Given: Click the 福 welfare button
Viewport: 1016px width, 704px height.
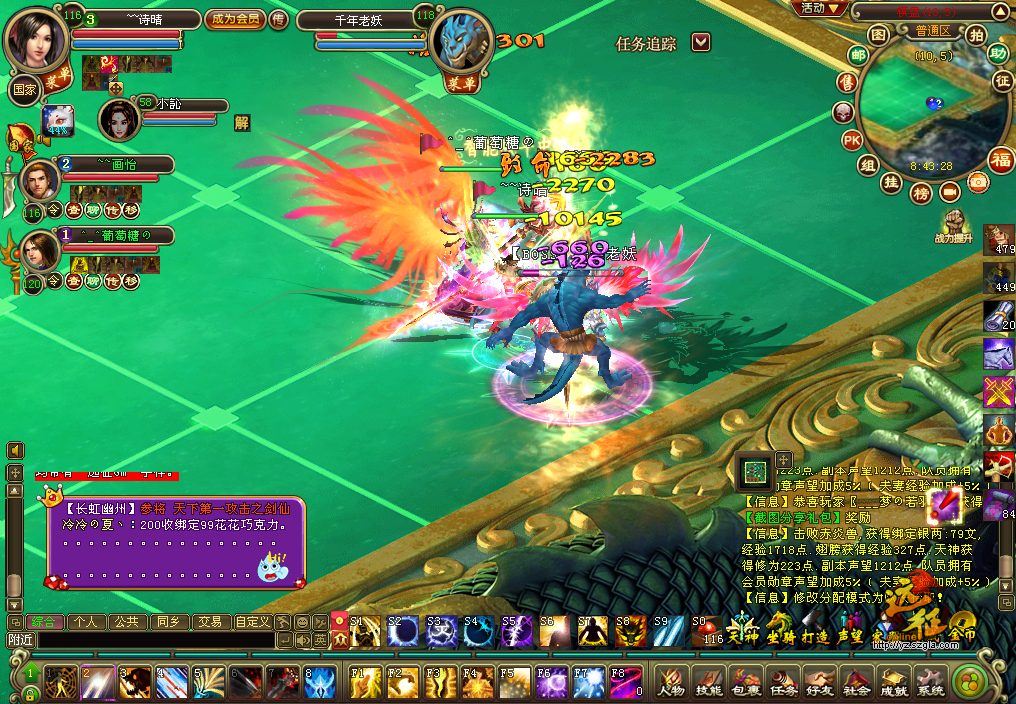Looking at the screenshot, I should tap(1000, 159).
